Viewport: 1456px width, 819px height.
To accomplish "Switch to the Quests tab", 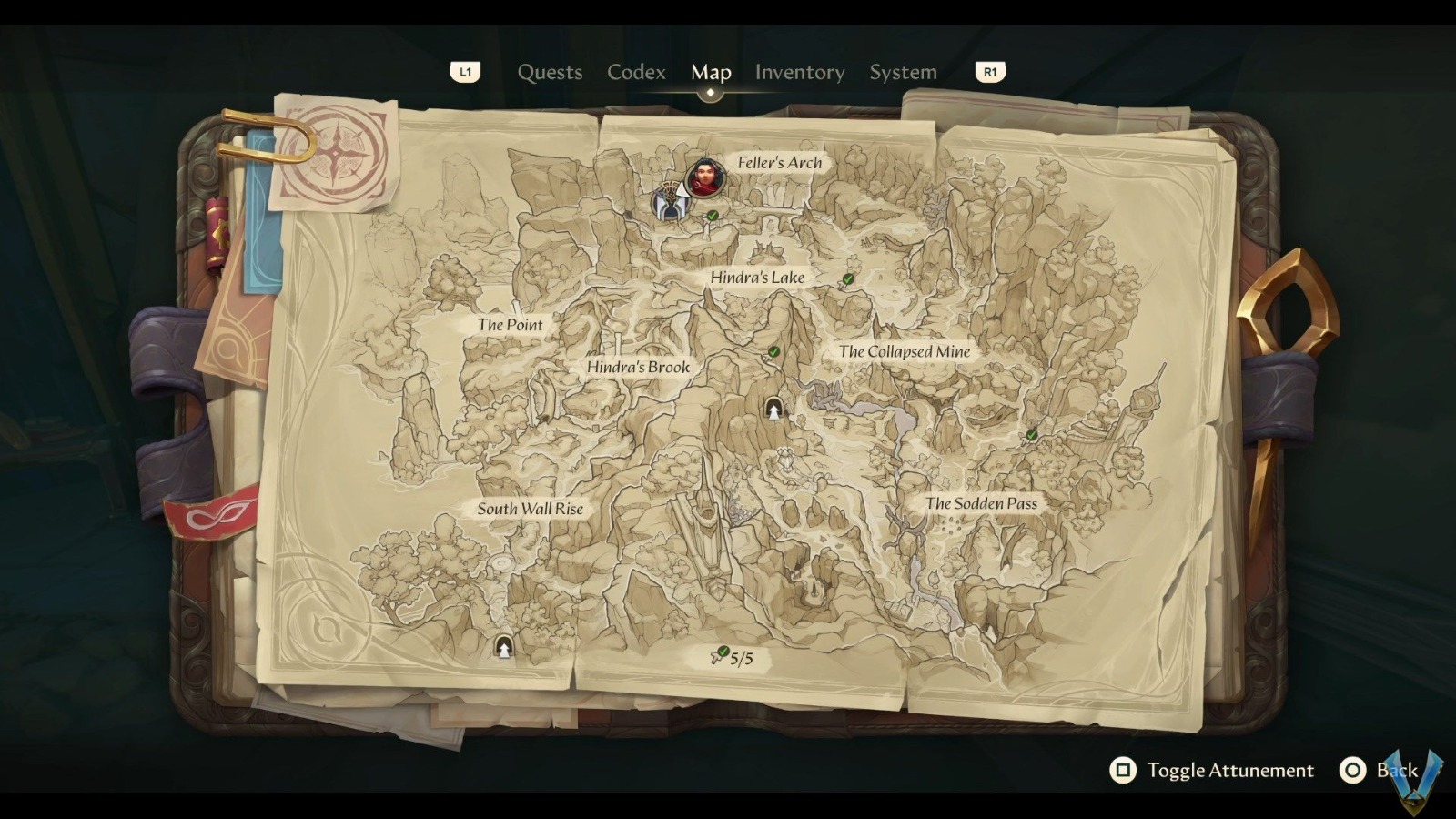I will point(550,72).
